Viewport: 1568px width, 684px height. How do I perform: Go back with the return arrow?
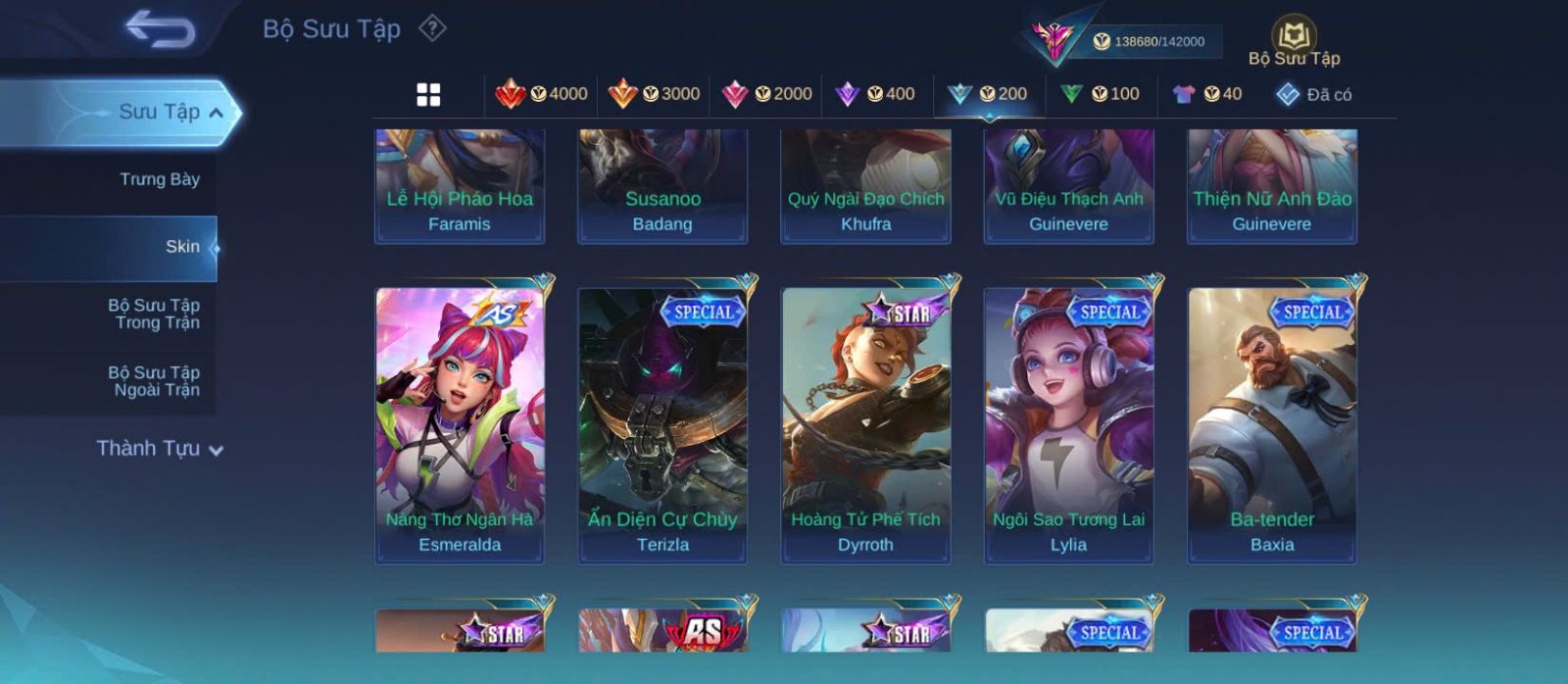pos(160,29)
